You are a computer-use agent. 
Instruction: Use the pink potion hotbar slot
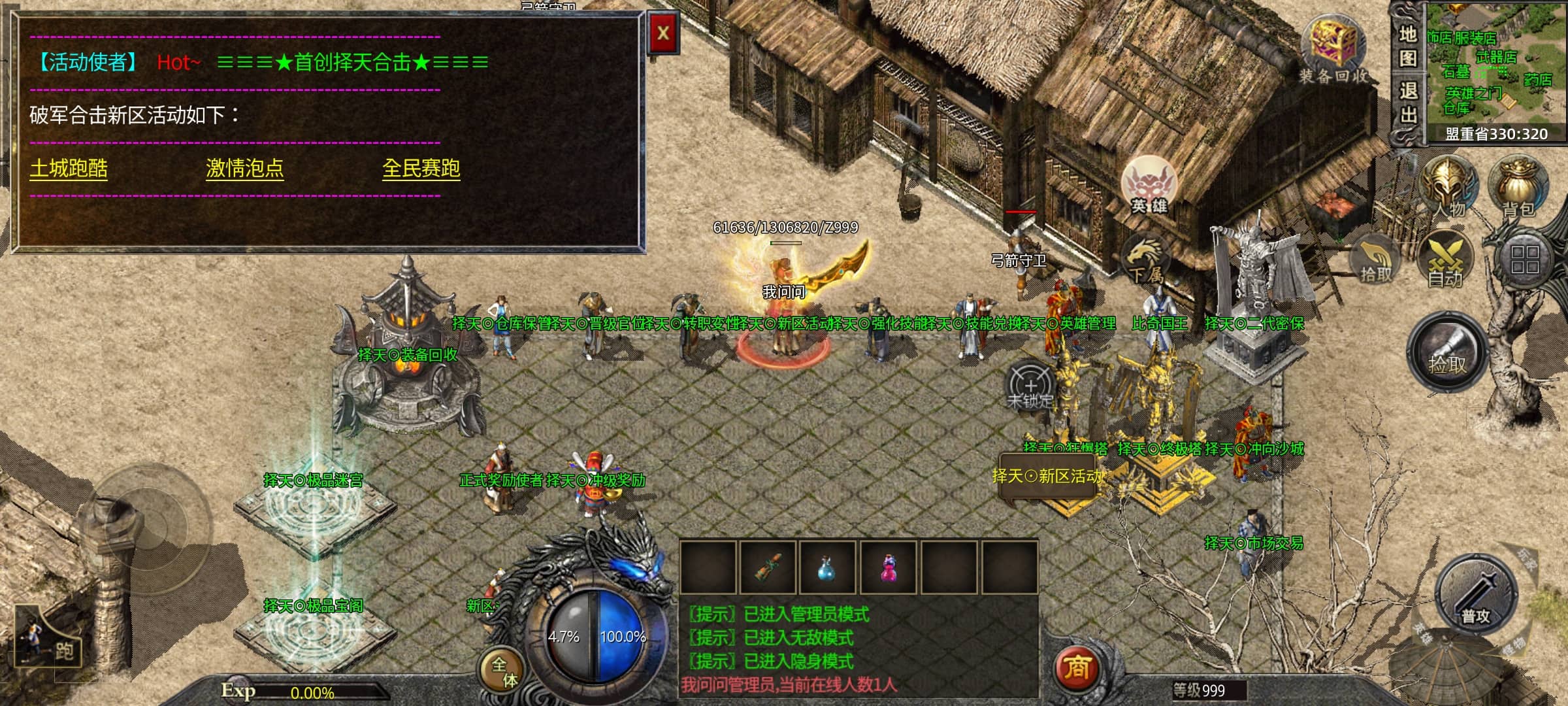coord(889,567)
